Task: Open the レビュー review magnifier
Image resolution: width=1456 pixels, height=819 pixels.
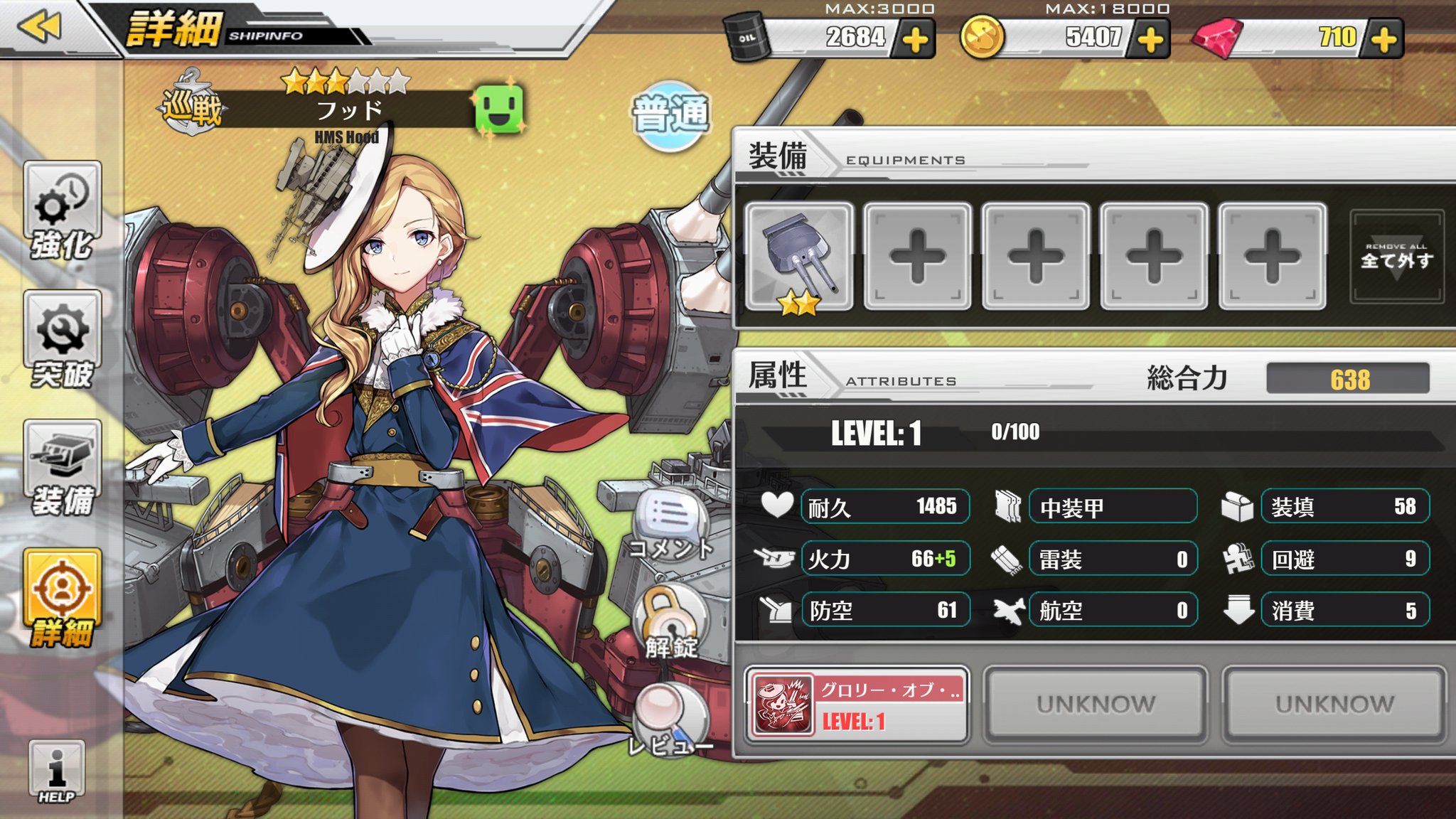Action: point(670,718)
